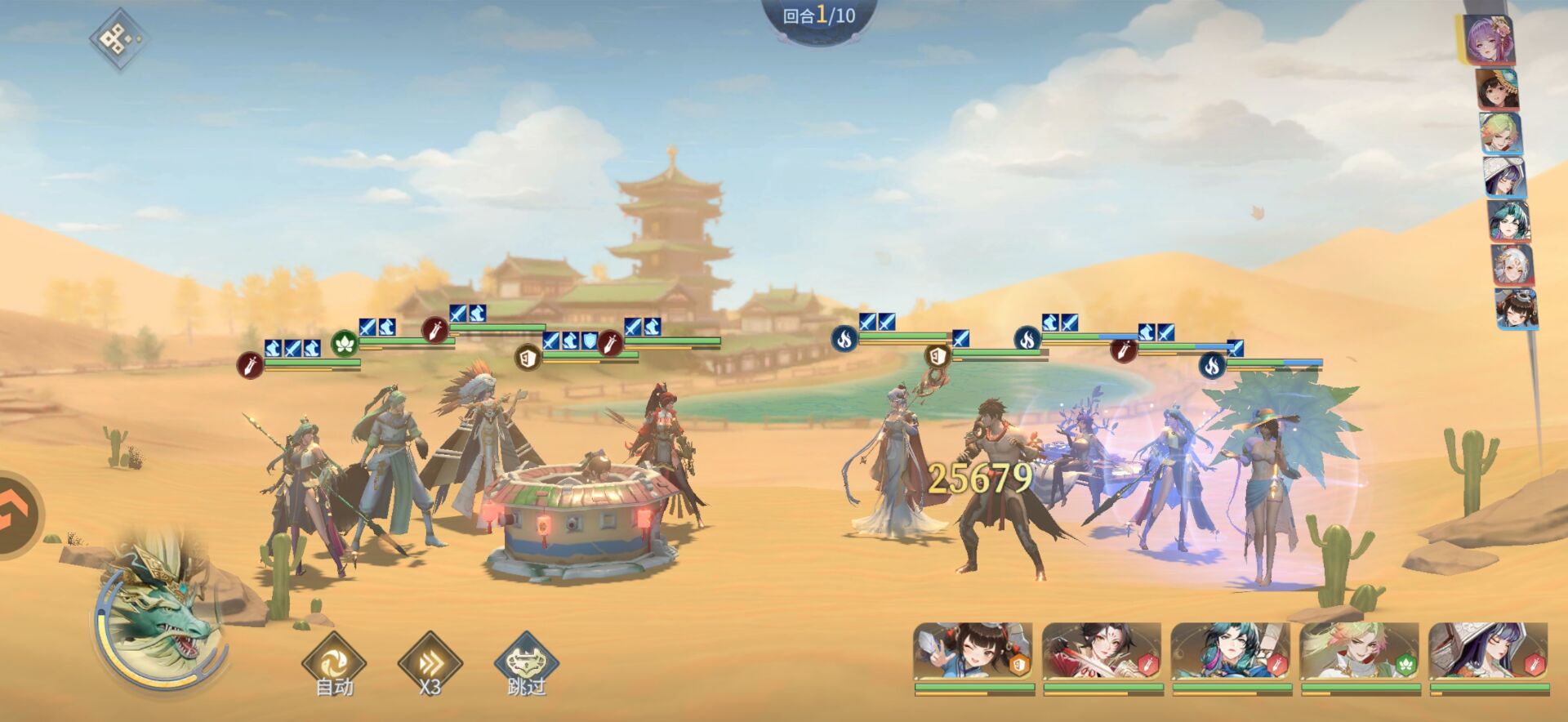Select the black-haired red-robed hero card

[x=1102, y=652]
